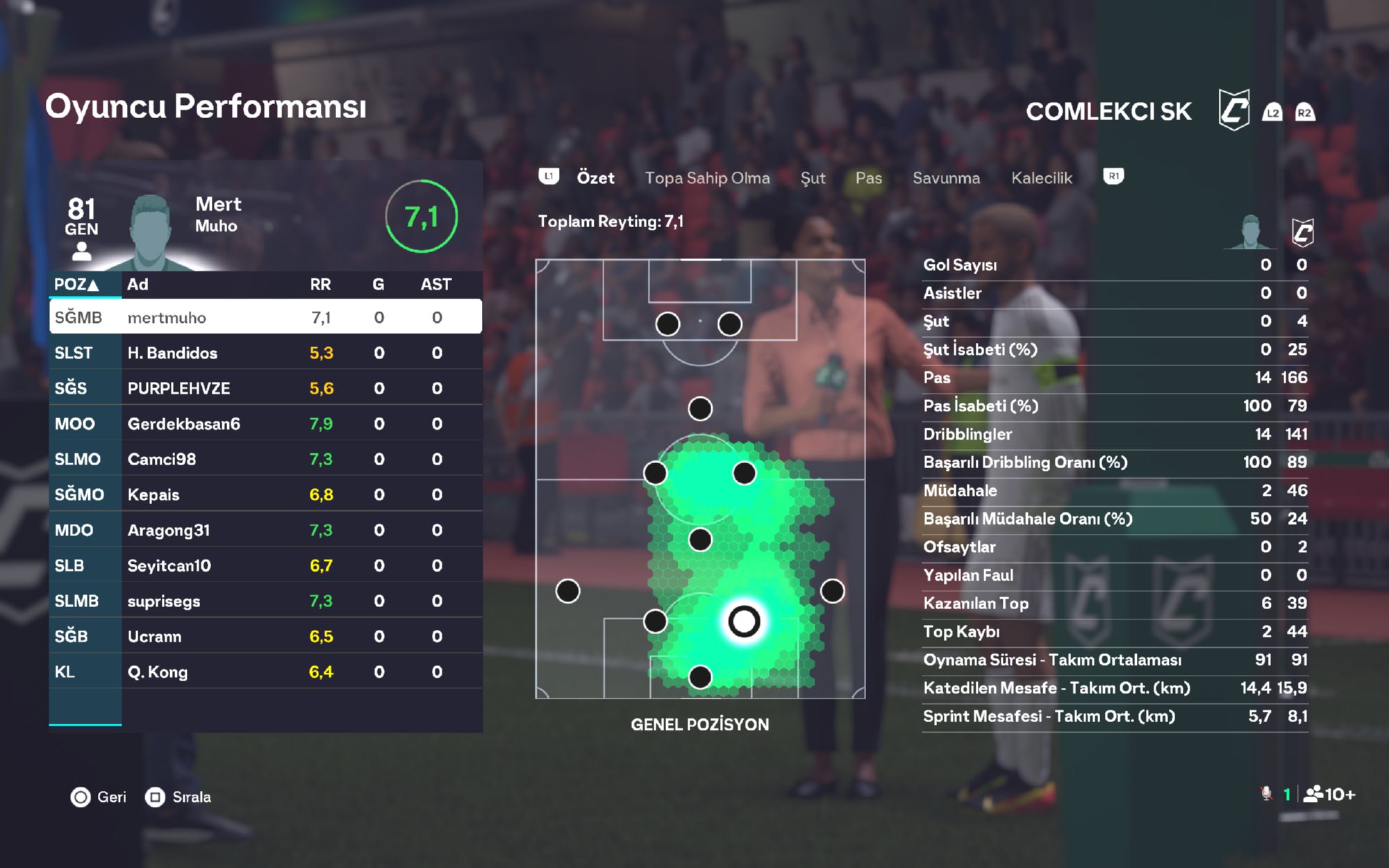This screenshot has height=868, width=1389.
Task: Select Aragong31 player row
Action: [x=265, y=530]
